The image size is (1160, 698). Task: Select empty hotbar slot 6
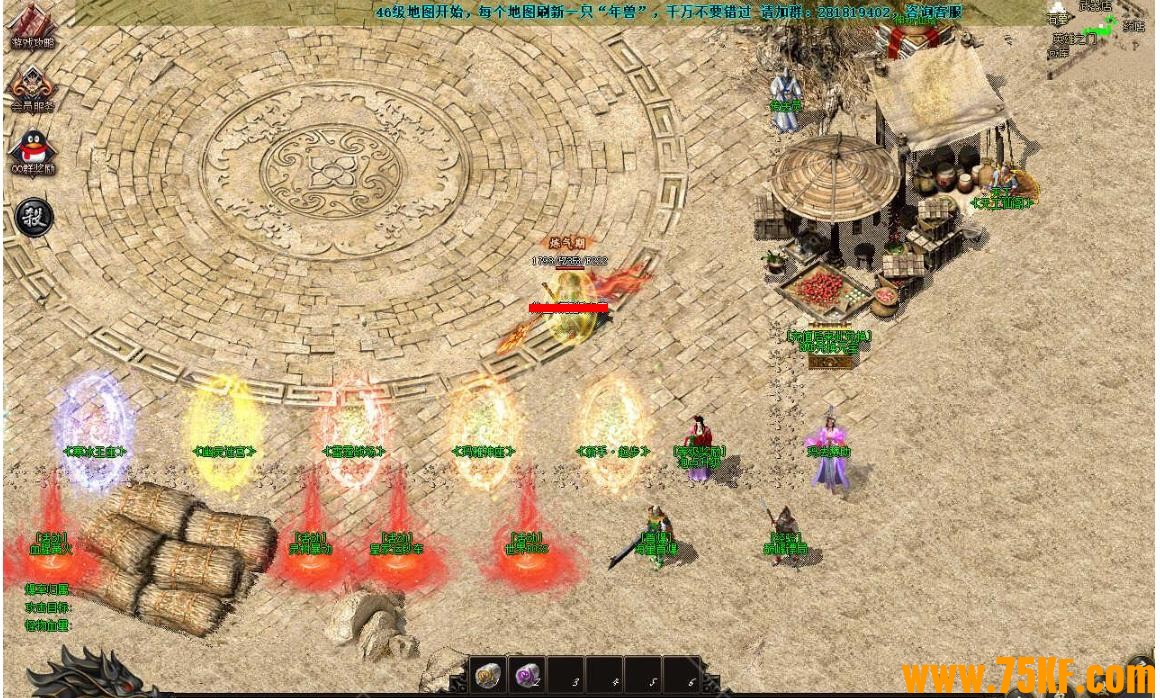coord(682,677)
